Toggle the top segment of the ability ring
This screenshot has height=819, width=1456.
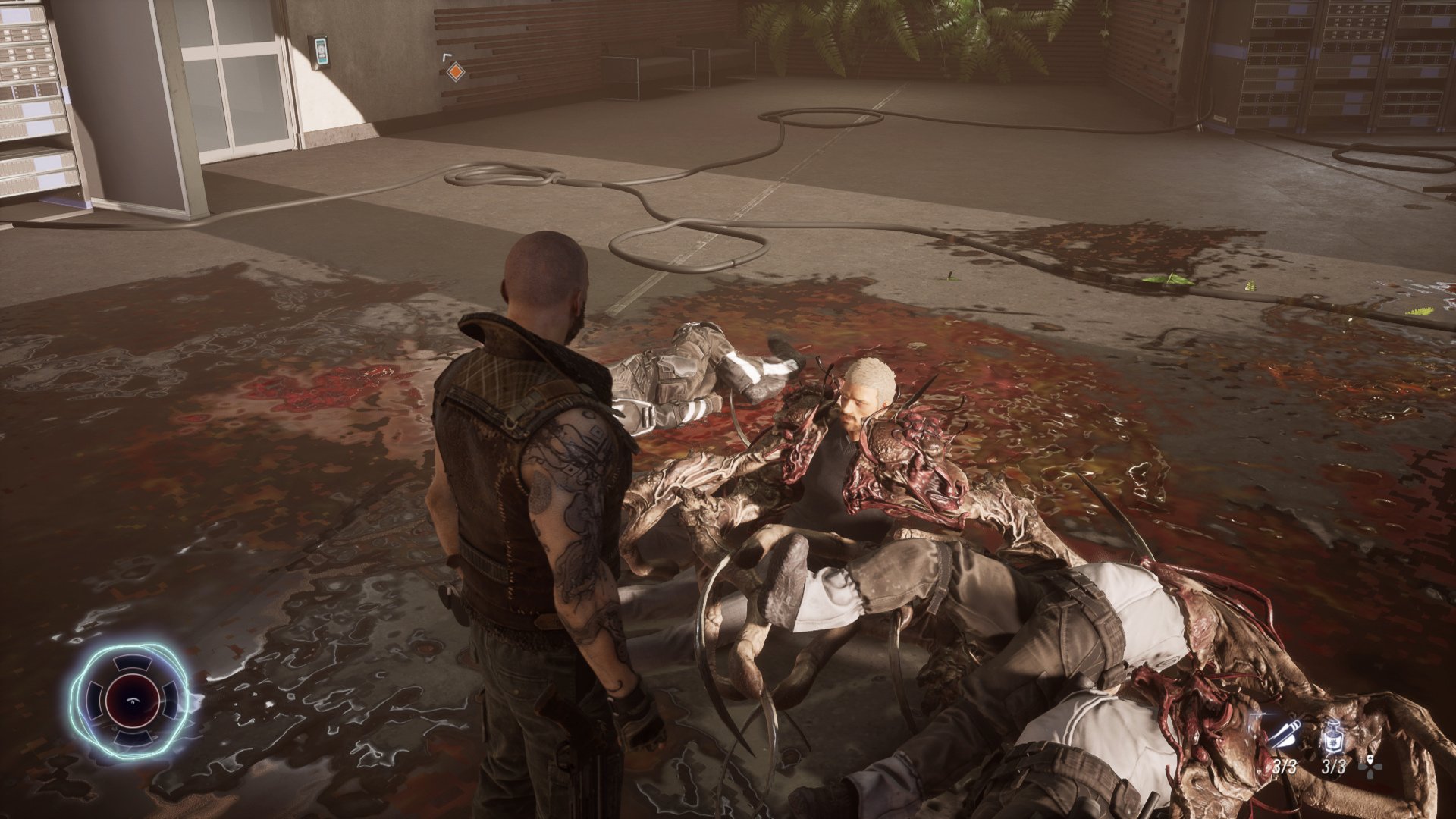132,664
